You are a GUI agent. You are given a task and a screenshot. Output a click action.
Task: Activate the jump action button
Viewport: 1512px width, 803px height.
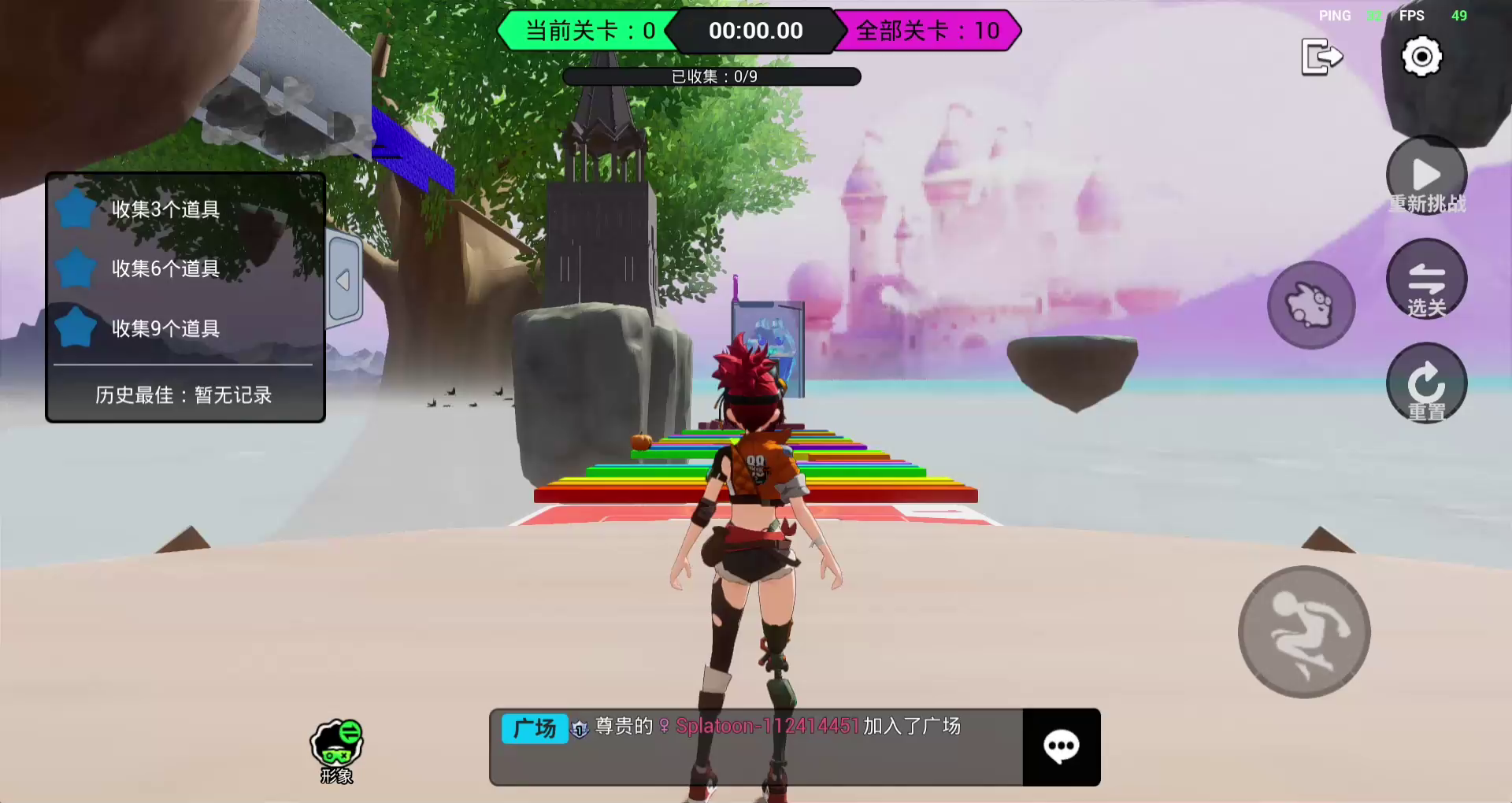tap(1304, 631)
